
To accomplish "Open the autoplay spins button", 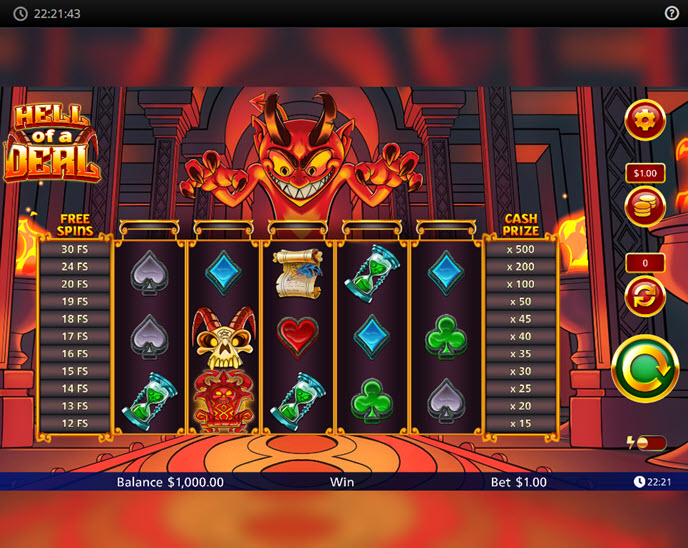I will (644, 297).
